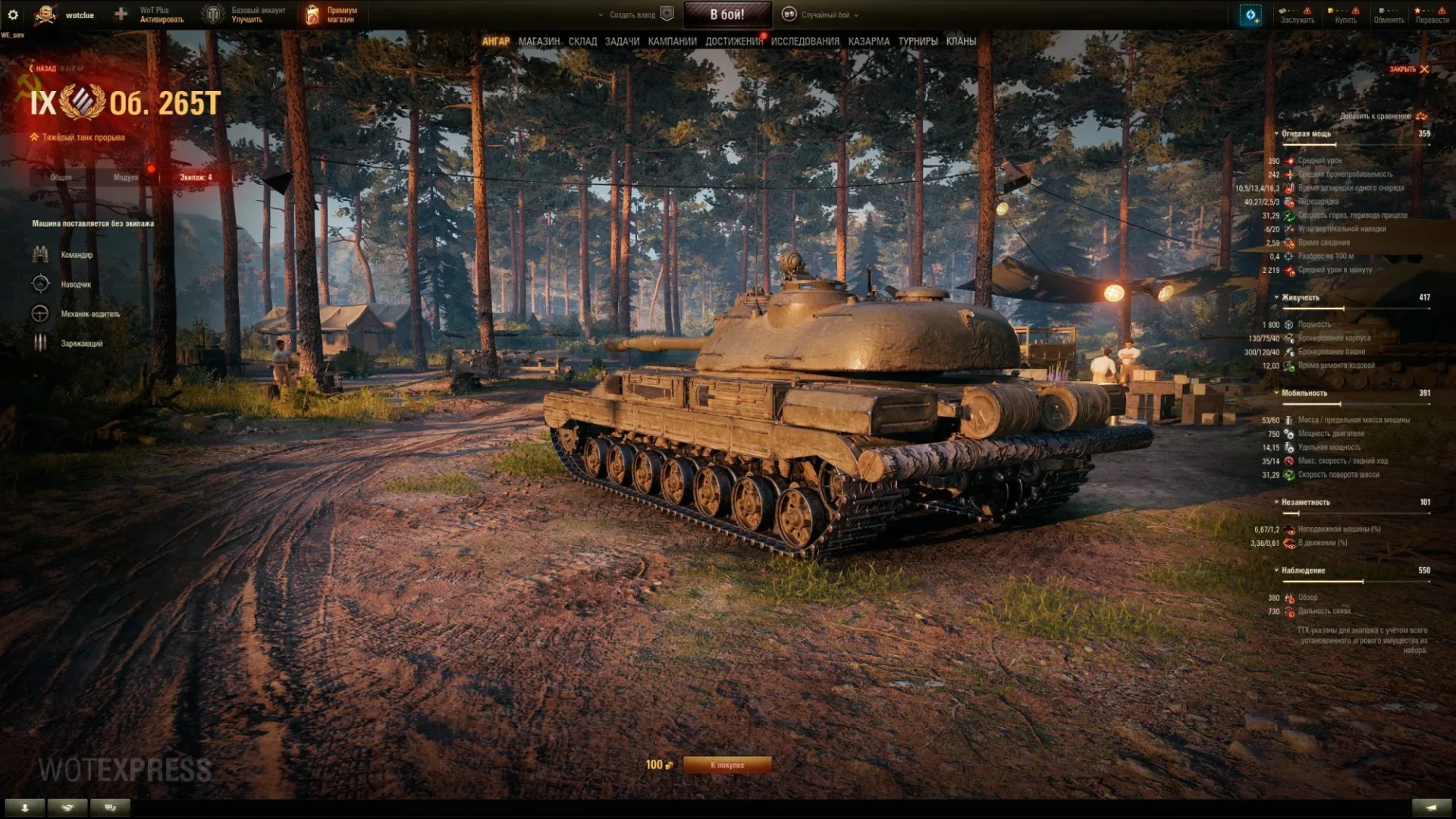
Task: Switch to the Общее tab
Action: click(x=61, y=177)
